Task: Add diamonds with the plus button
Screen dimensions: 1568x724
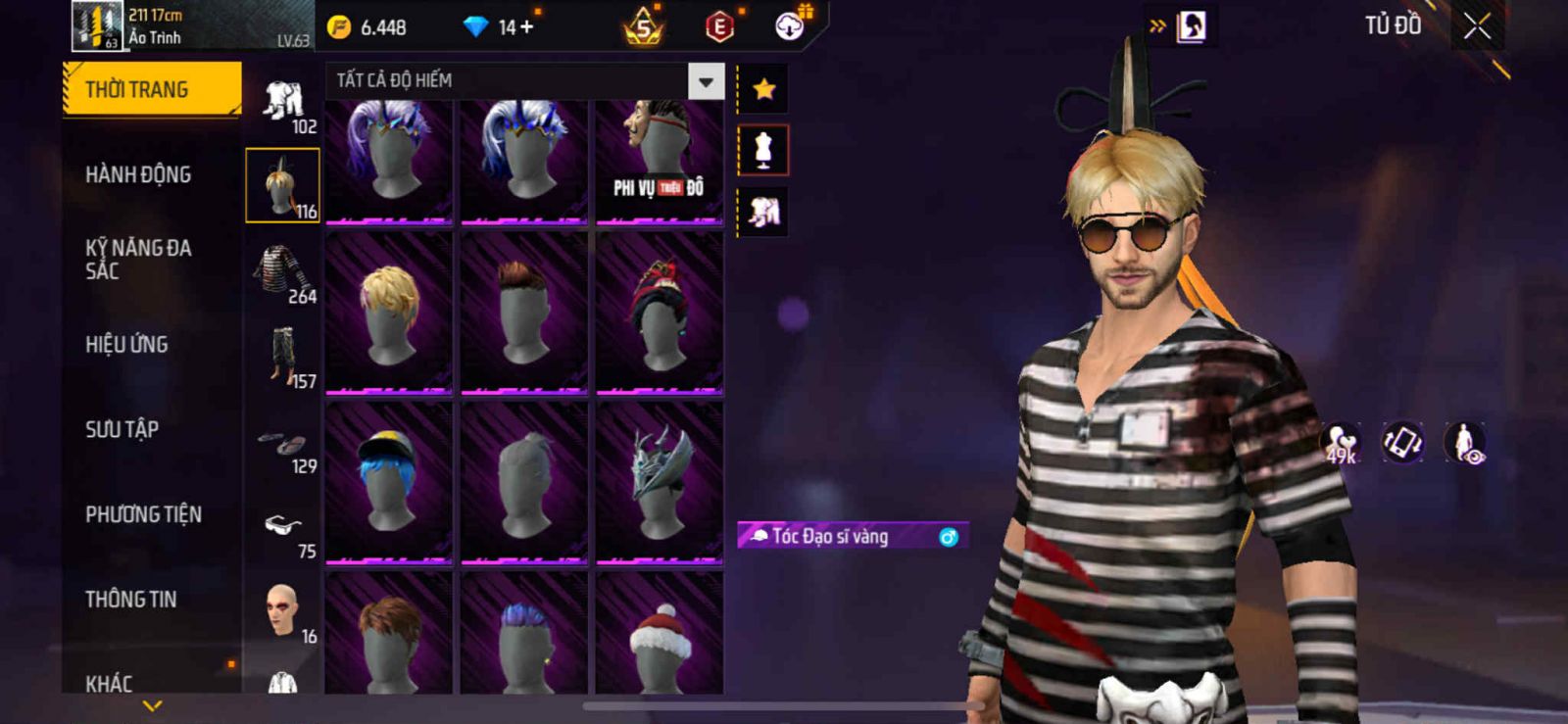Action: (527, 27)
